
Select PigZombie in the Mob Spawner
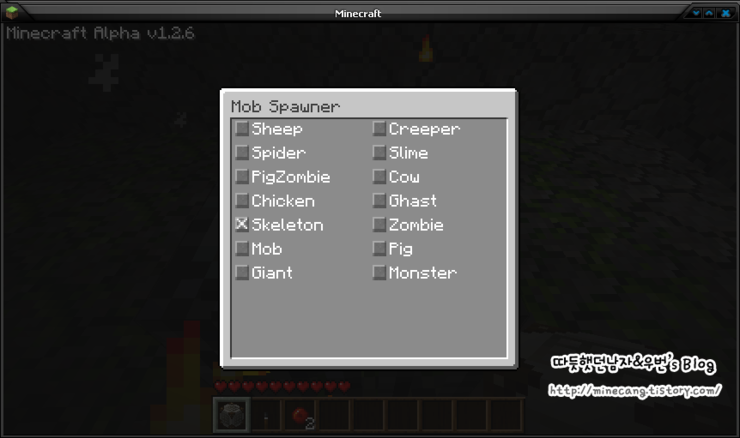[242, 177]
